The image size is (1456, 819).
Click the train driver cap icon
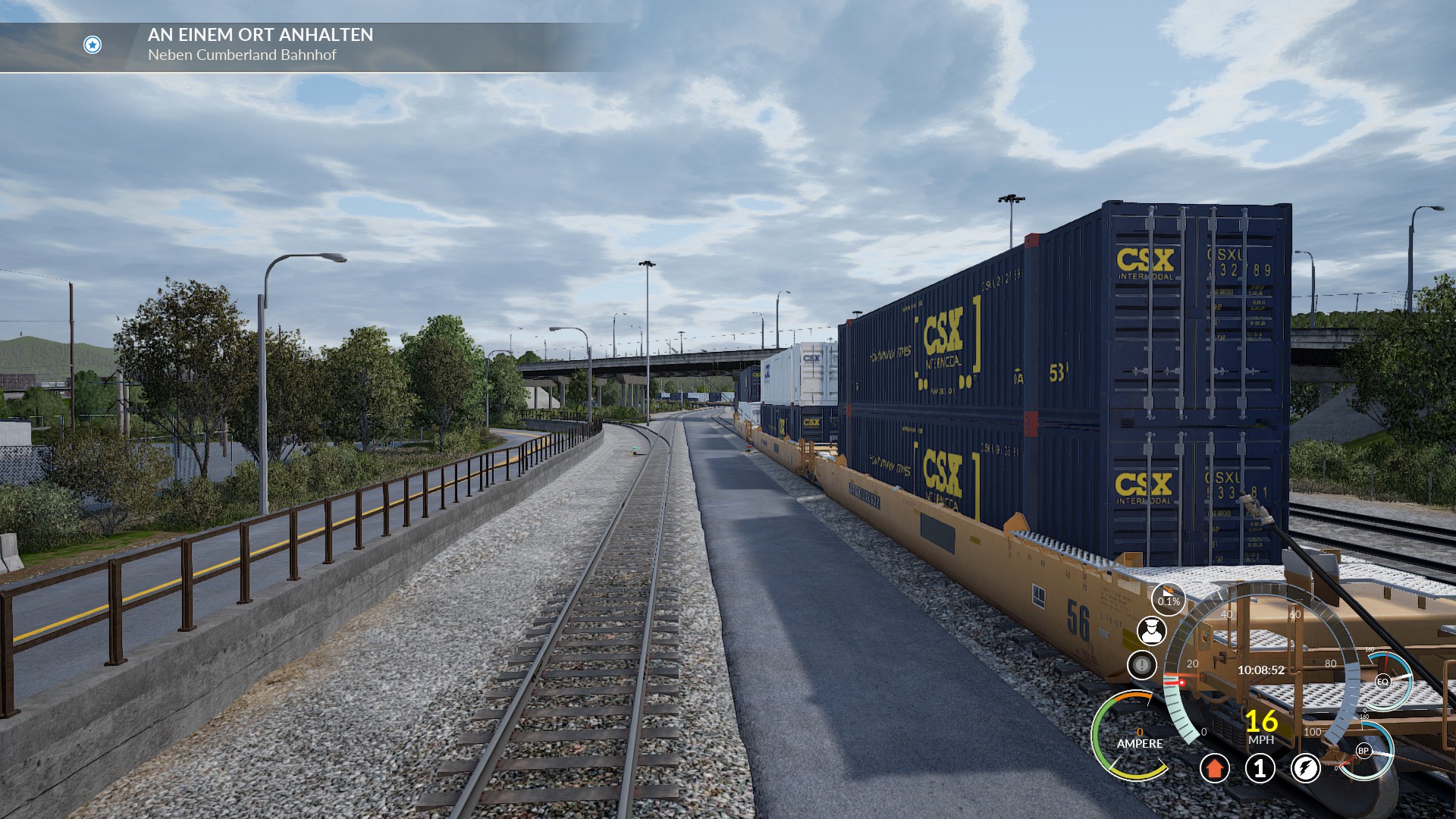pyautogui.click(x=1151, y=631)
